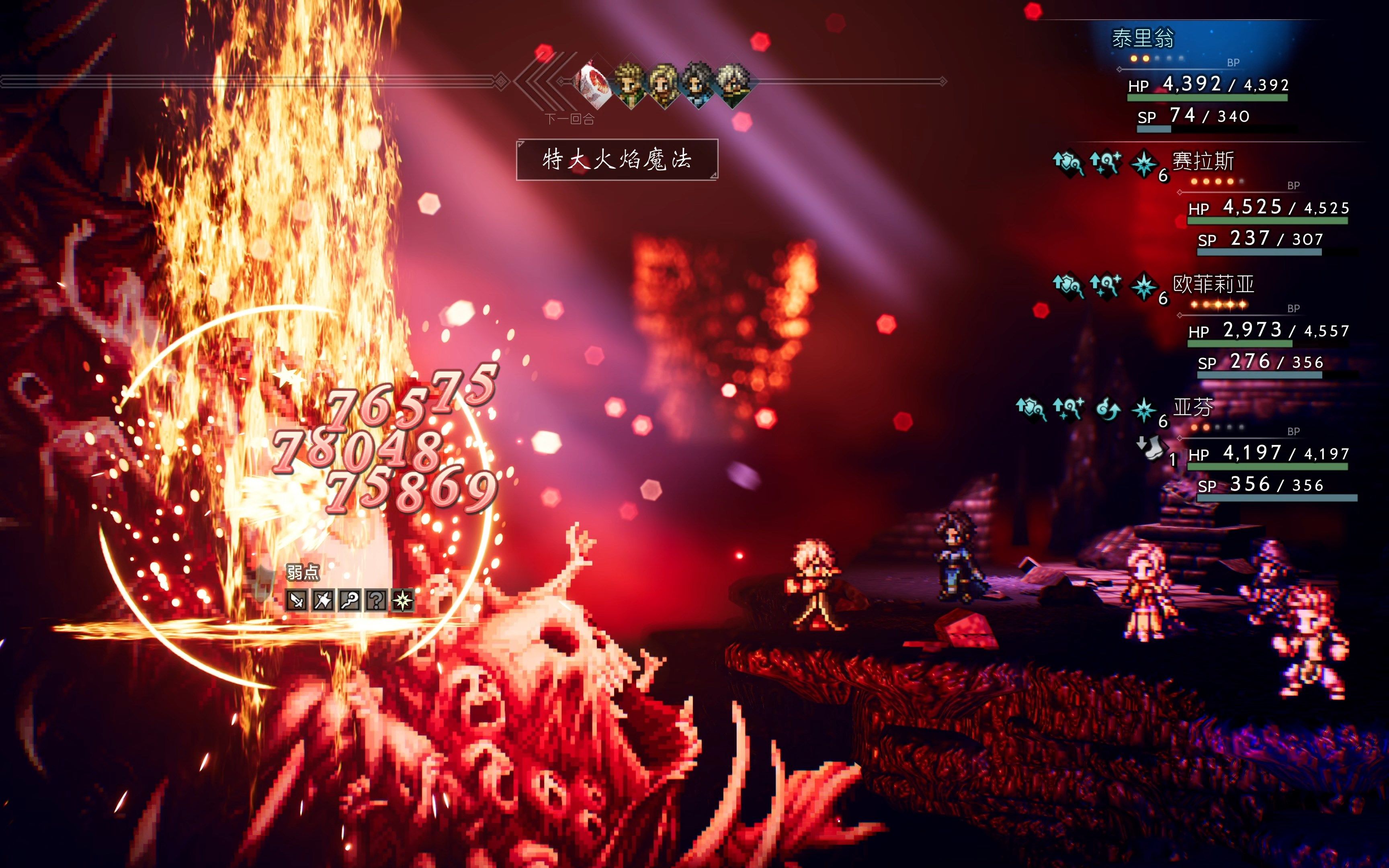Select the sword weakness icon
The height and width of the screenshot is (868, 1389).
coord(297,600)
